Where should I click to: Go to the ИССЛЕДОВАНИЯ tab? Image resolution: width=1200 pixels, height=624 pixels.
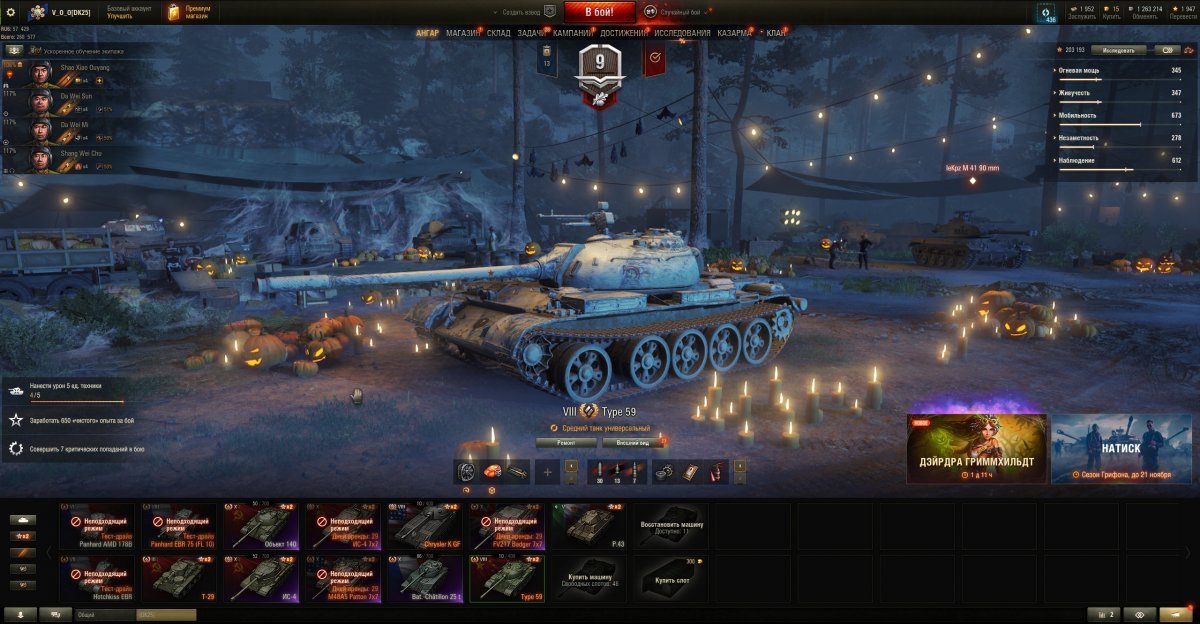point(683,33)
